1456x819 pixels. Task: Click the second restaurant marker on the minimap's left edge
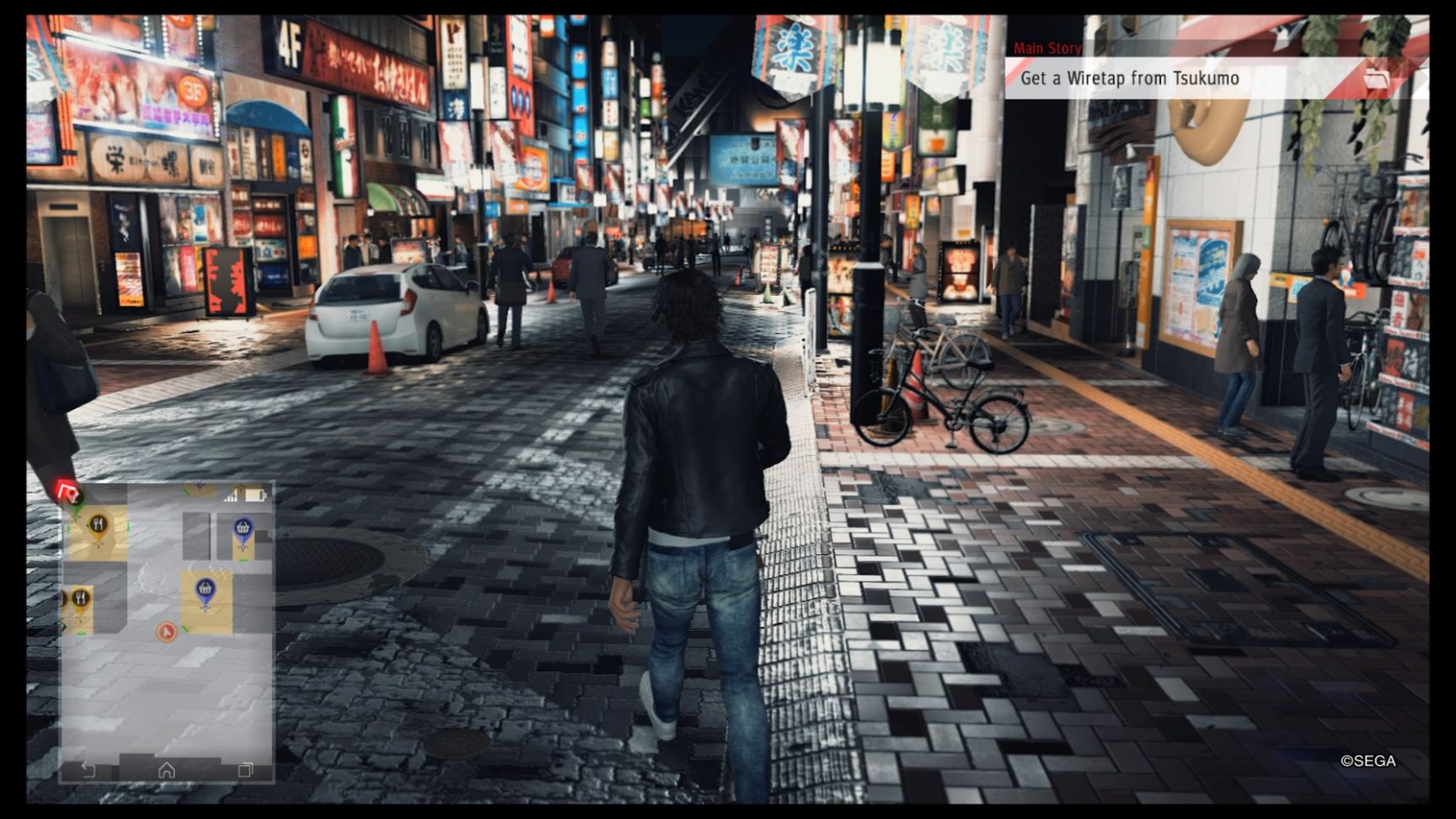(80, 597)
